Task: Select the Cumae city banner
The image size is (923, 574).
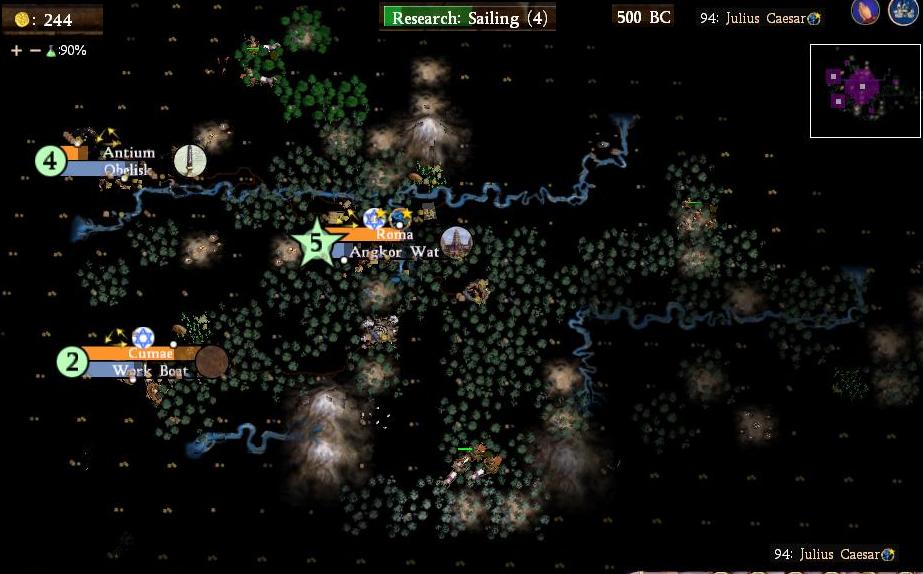Action: tap(150, 353)
